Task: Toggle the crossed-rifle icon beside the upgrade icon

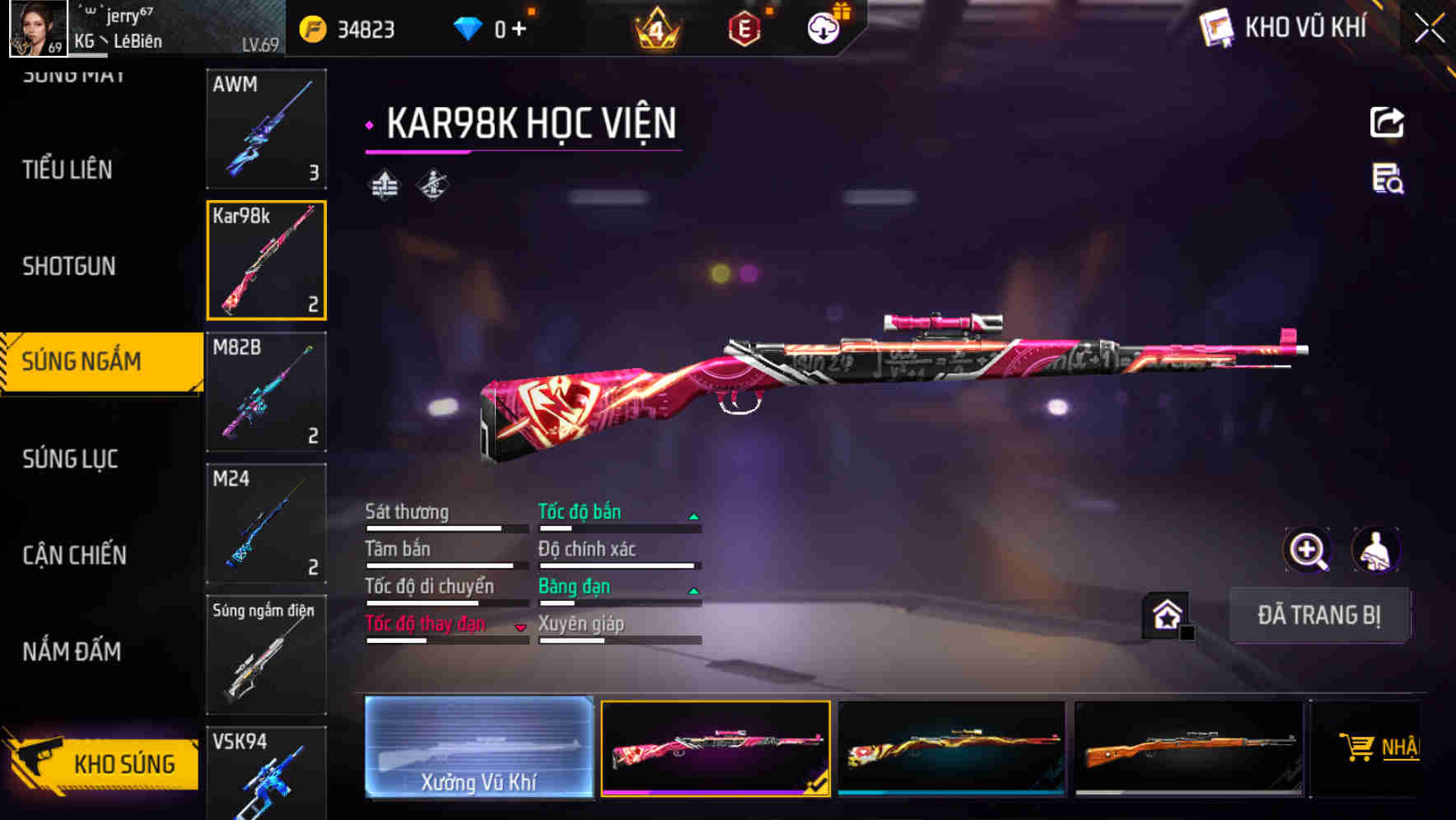Action: click(x=434, y=184)
